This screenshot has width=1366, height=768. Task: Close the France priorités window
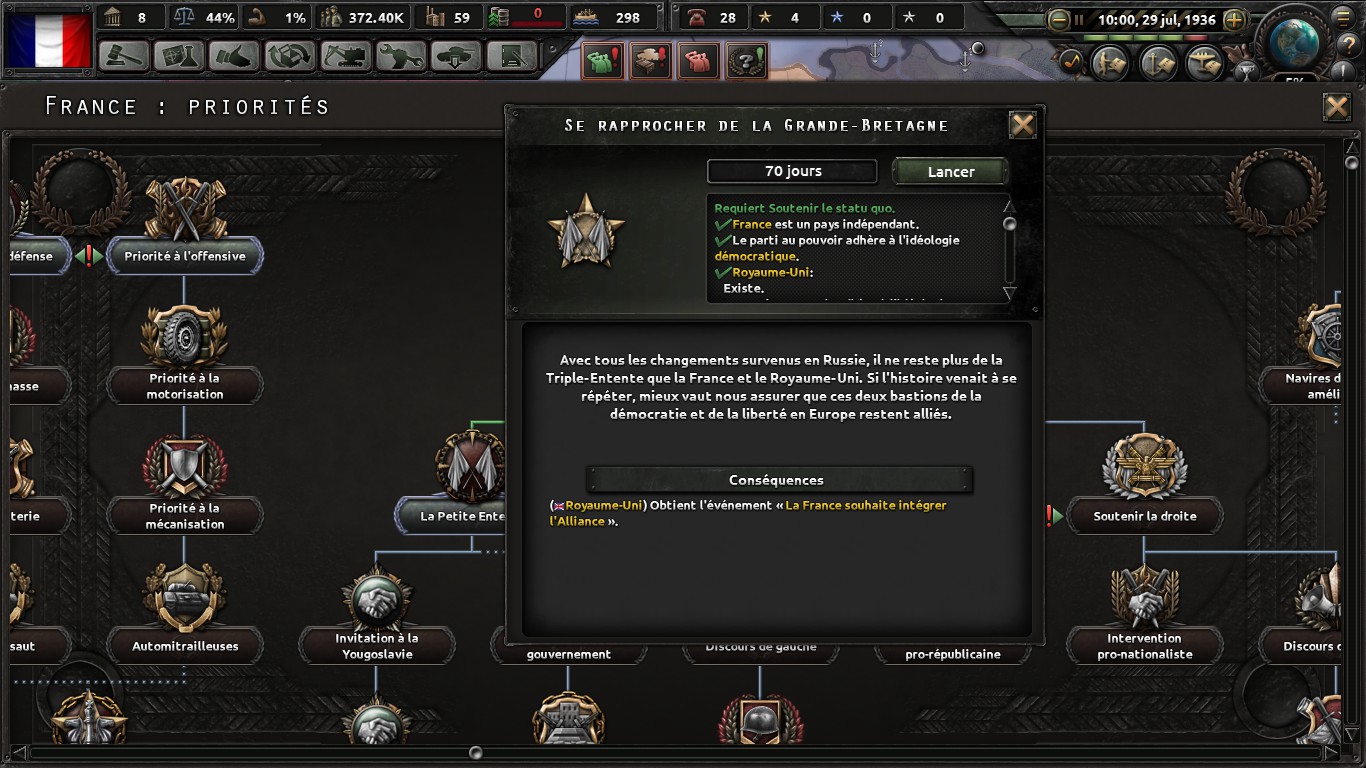(1336, 107)
